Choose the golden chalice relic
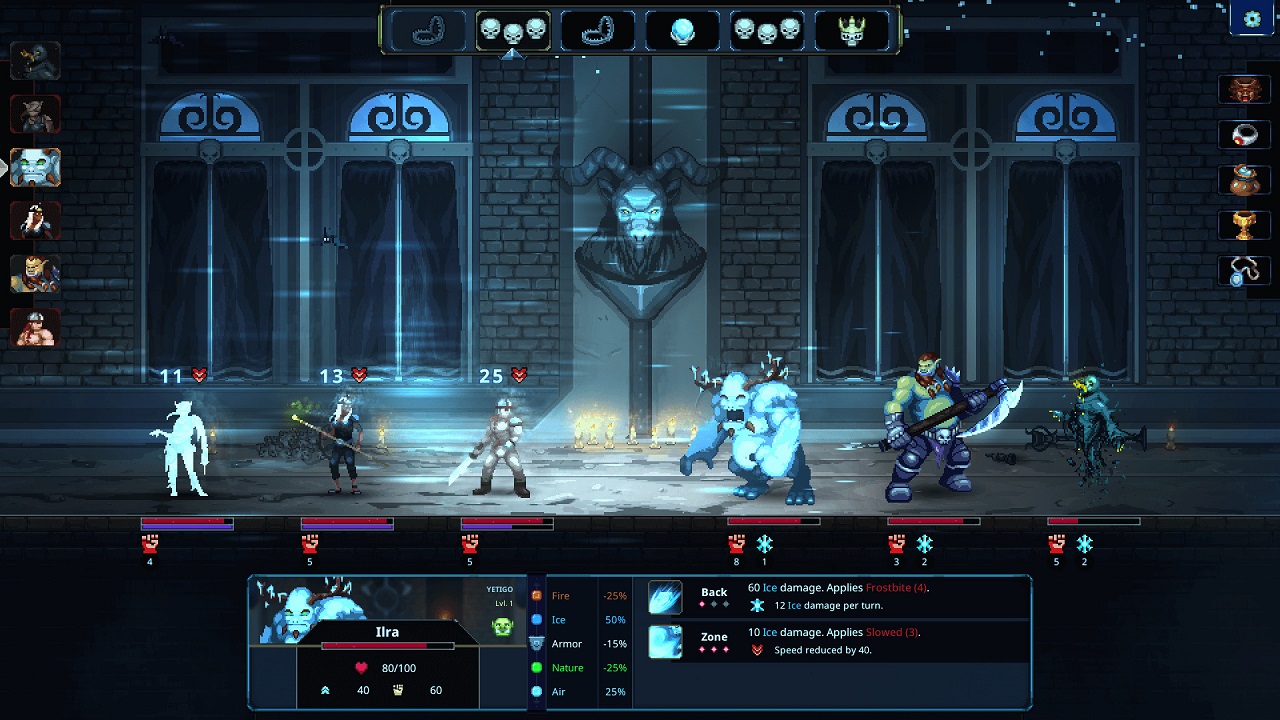The height and width of the screenshot is (720, 1280). (x=1244, y=225)
